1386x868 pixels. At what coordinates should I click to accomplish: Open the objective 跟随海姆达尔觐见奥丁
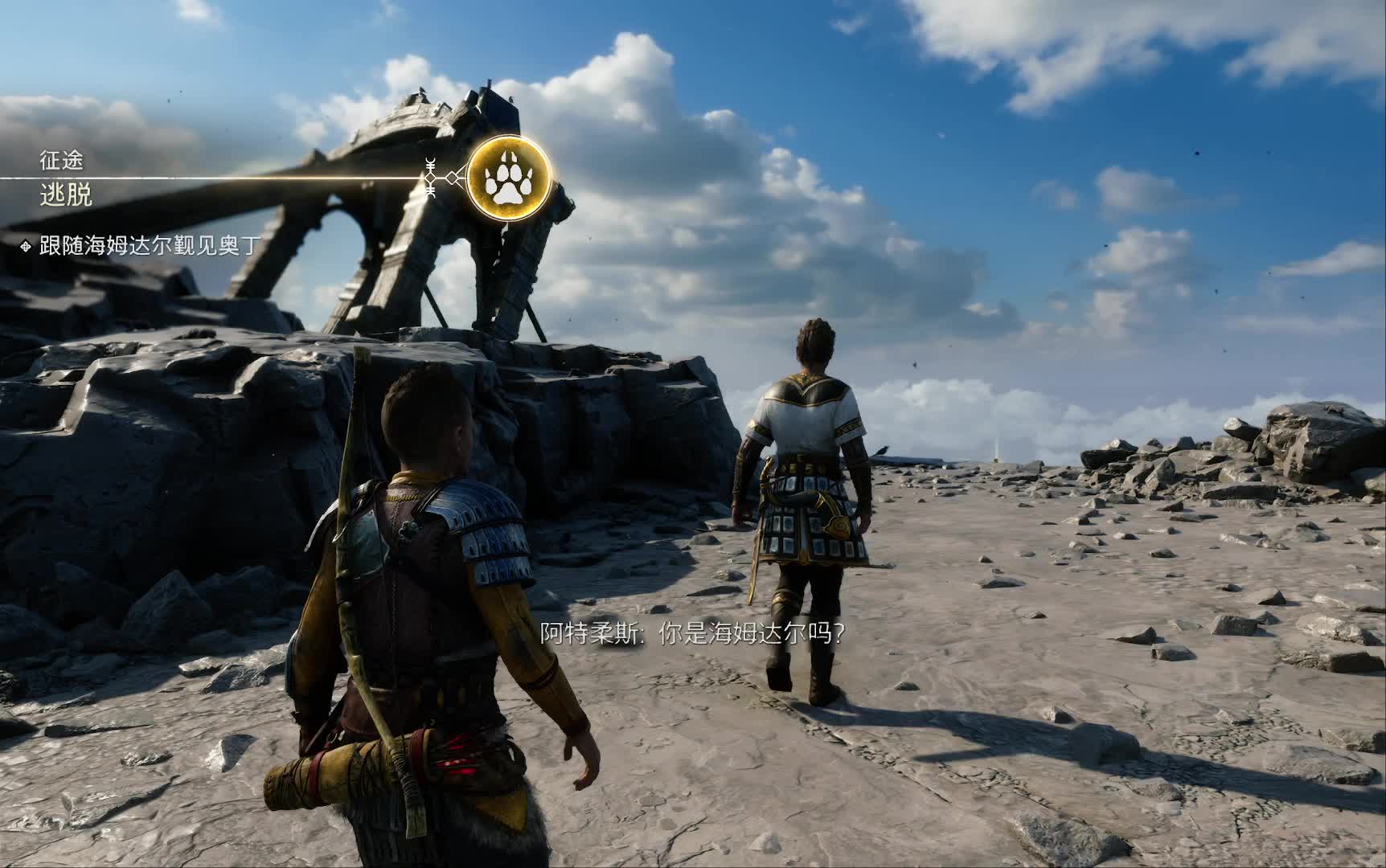[150, 245]
